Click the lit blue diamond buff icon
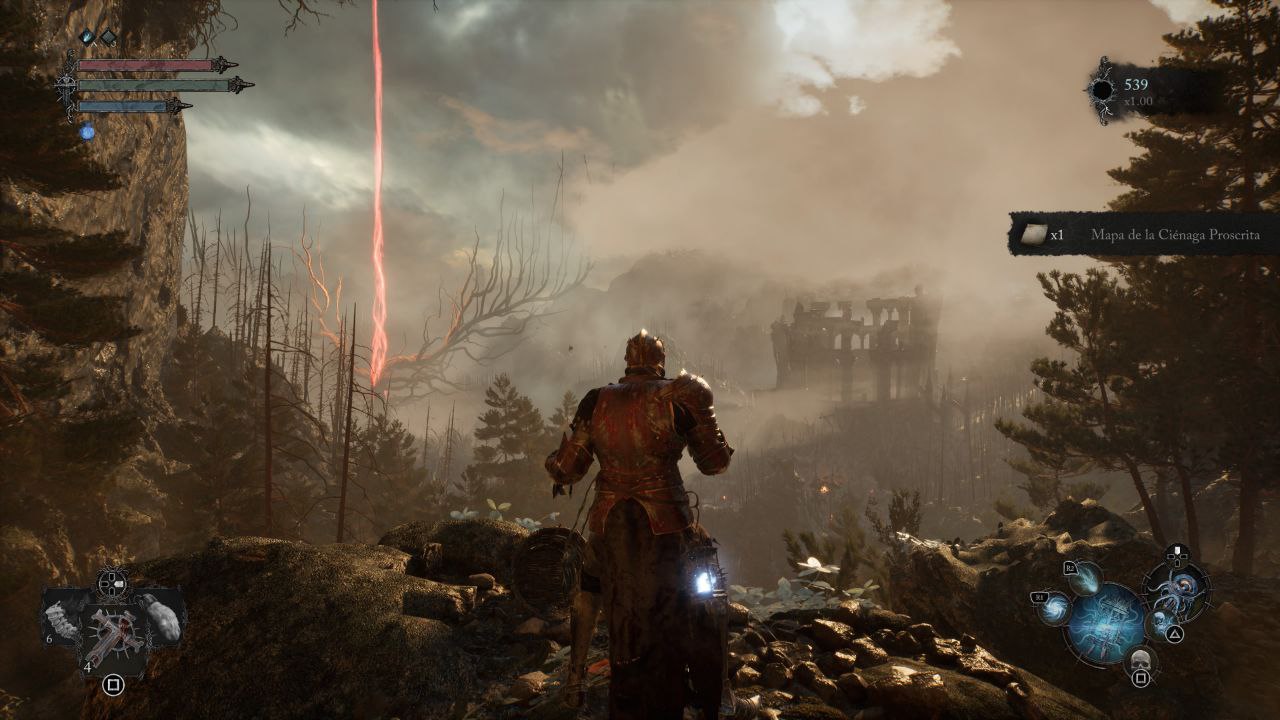Viewport: 1280px width, 720px height. coord(87,37)
